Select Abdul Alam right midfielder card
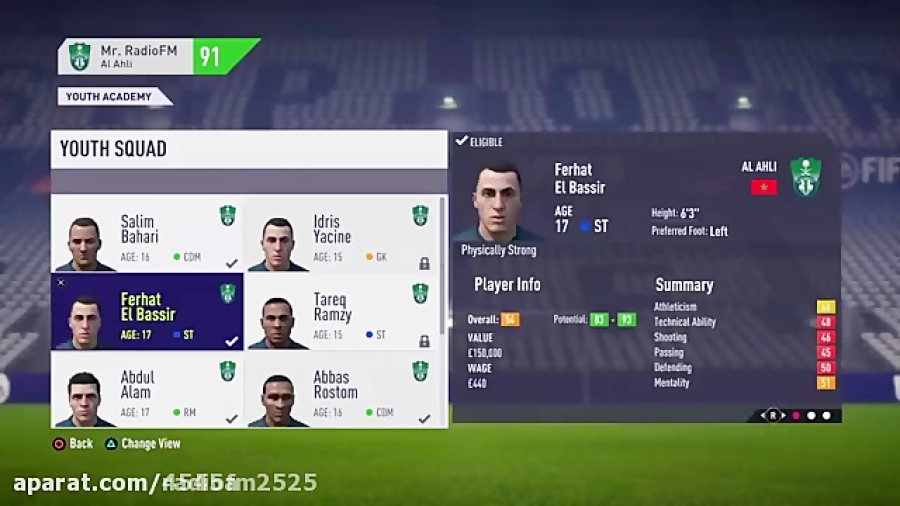Viewport: 900px width, 506px height. click(x=147, y=390)
